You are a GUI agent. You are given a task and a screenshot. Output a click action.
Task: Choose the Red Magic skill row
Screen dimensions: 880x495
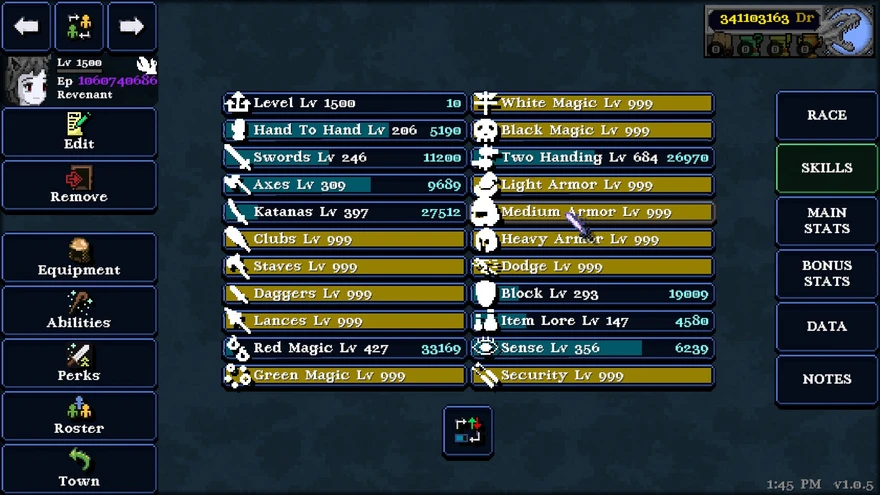[344, 348]
